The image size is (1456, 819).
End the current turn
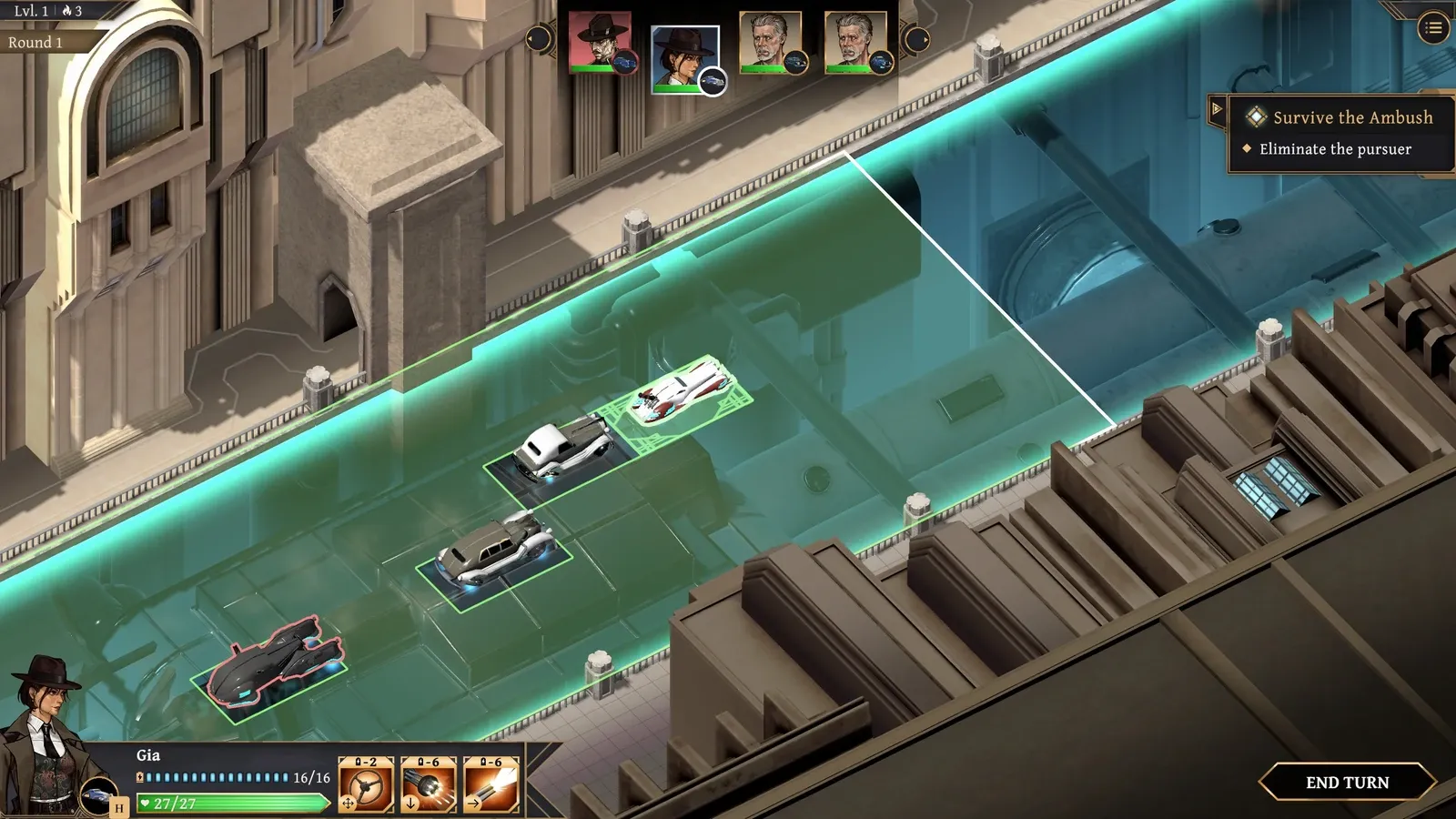point(1347,783)
